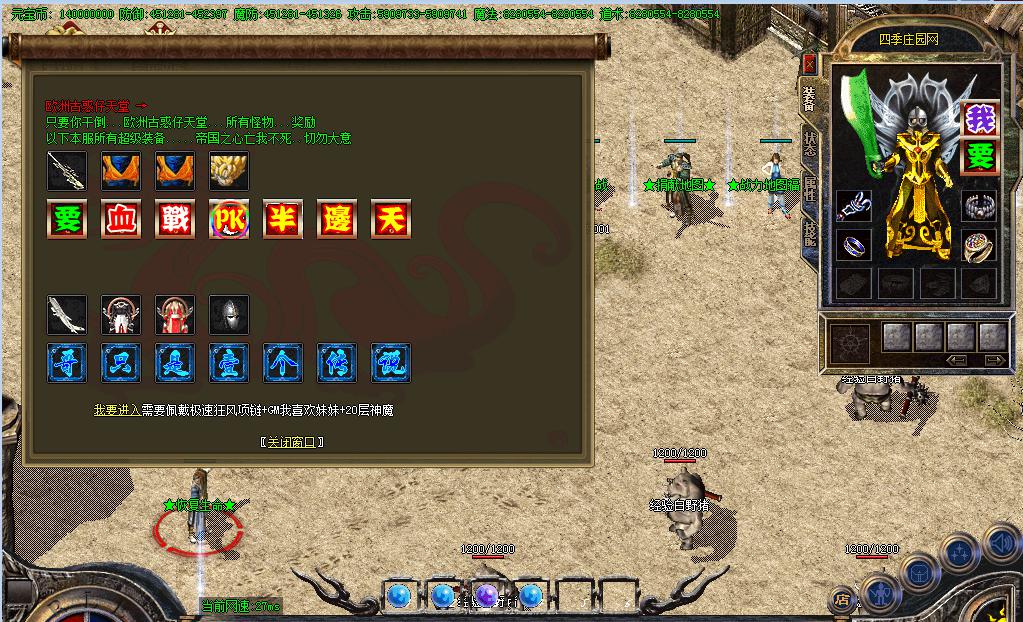
Task: Select the green 要 item in the dialog
Action: pyautogui.click(x=66, y=218)
